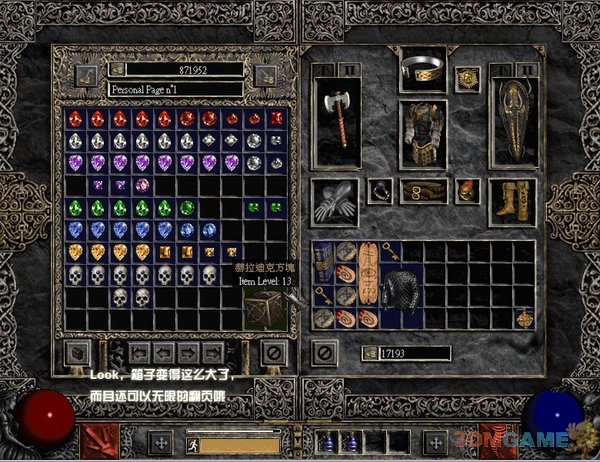
Task: Select the equipped body armor
Action: (421, 133)
